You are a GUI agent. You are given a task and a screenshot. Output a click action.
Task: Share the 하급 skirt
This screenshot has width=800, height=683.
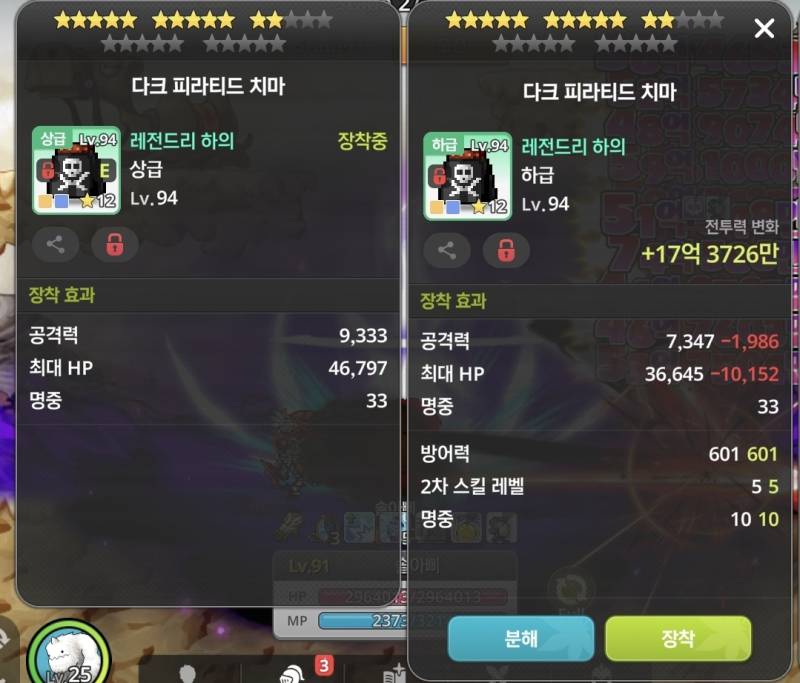click(447, 251)
